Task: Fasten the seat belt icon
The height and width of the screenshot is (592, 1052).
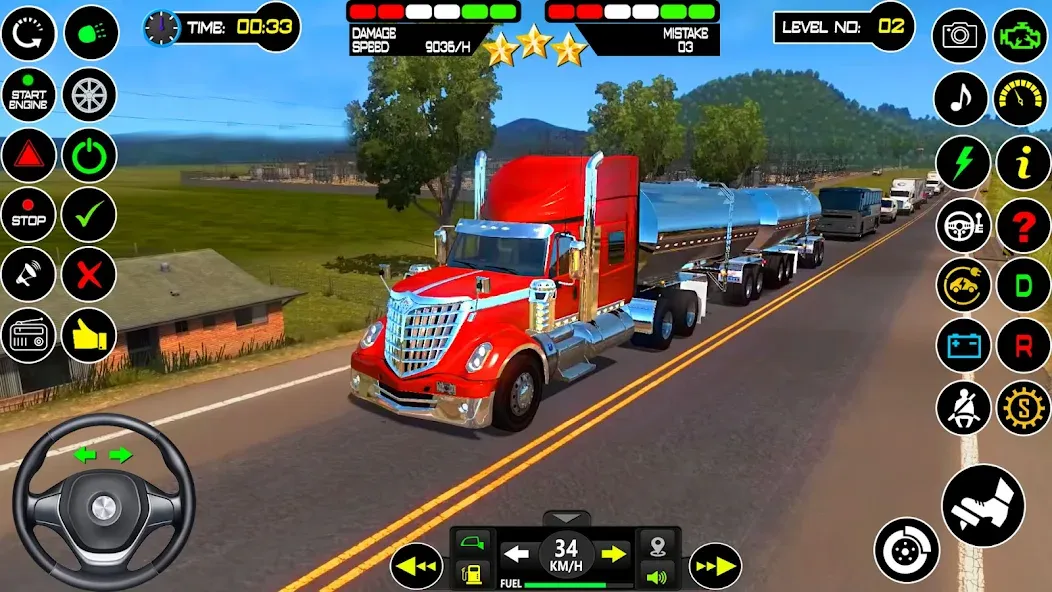Action: coord(963,408)
